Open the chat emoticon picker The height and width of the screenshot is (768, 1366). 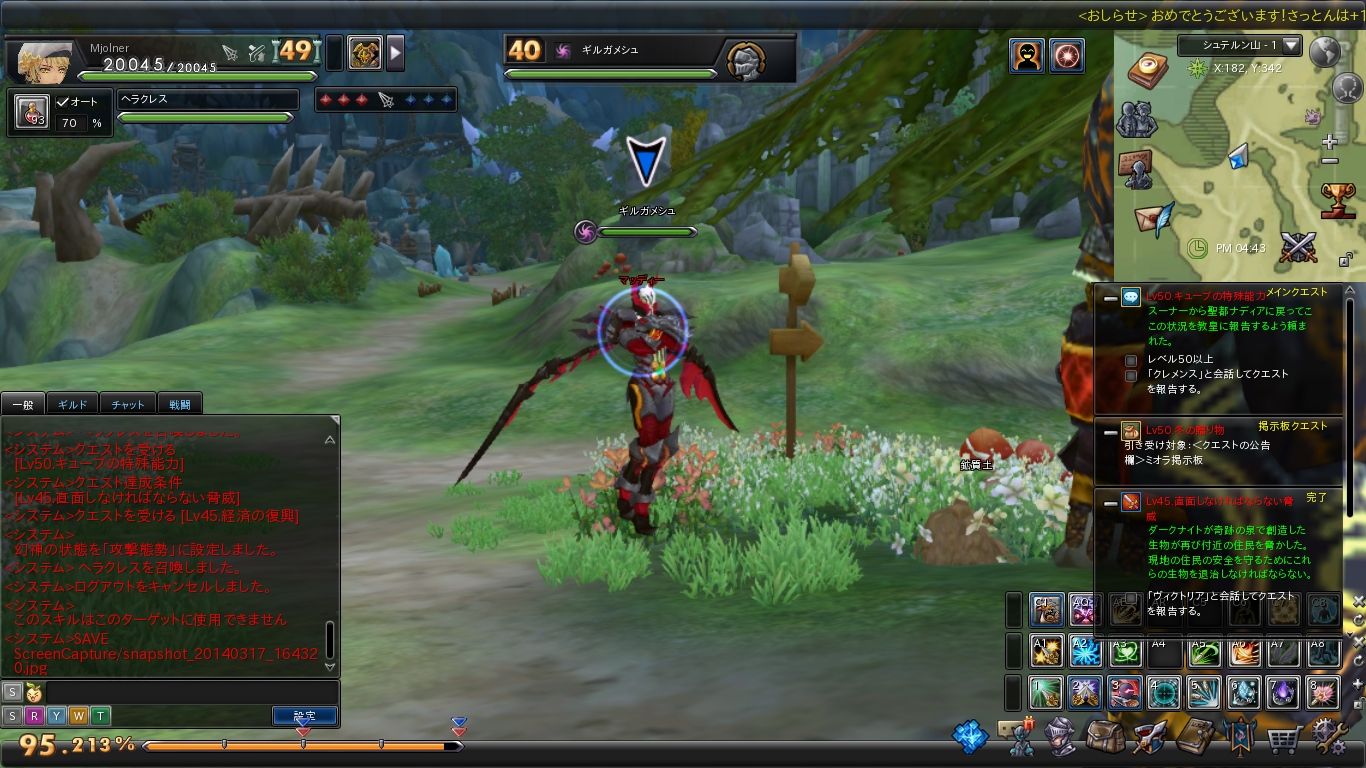(33, 691)
